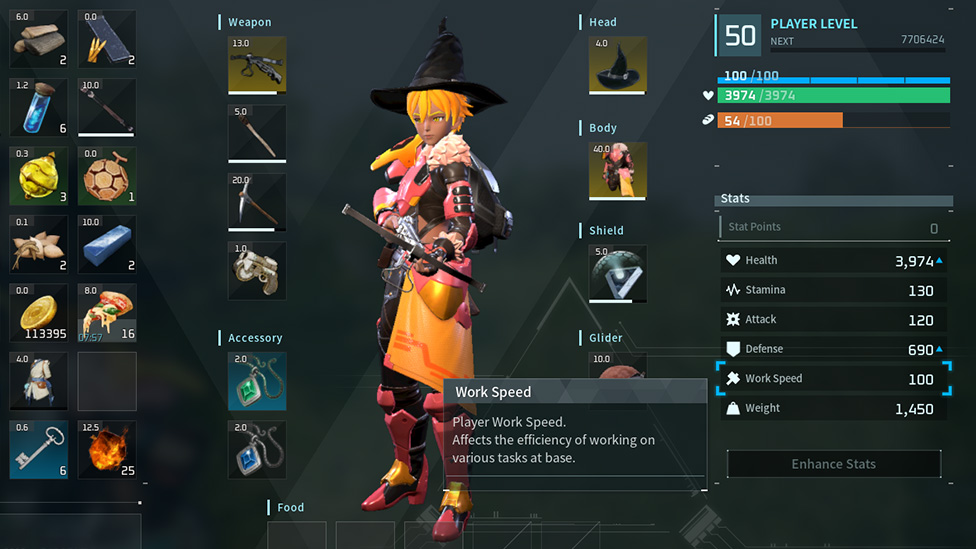976x549 pixels.
Task: Click the green pendant accessory slot
Action: [257, 381]
